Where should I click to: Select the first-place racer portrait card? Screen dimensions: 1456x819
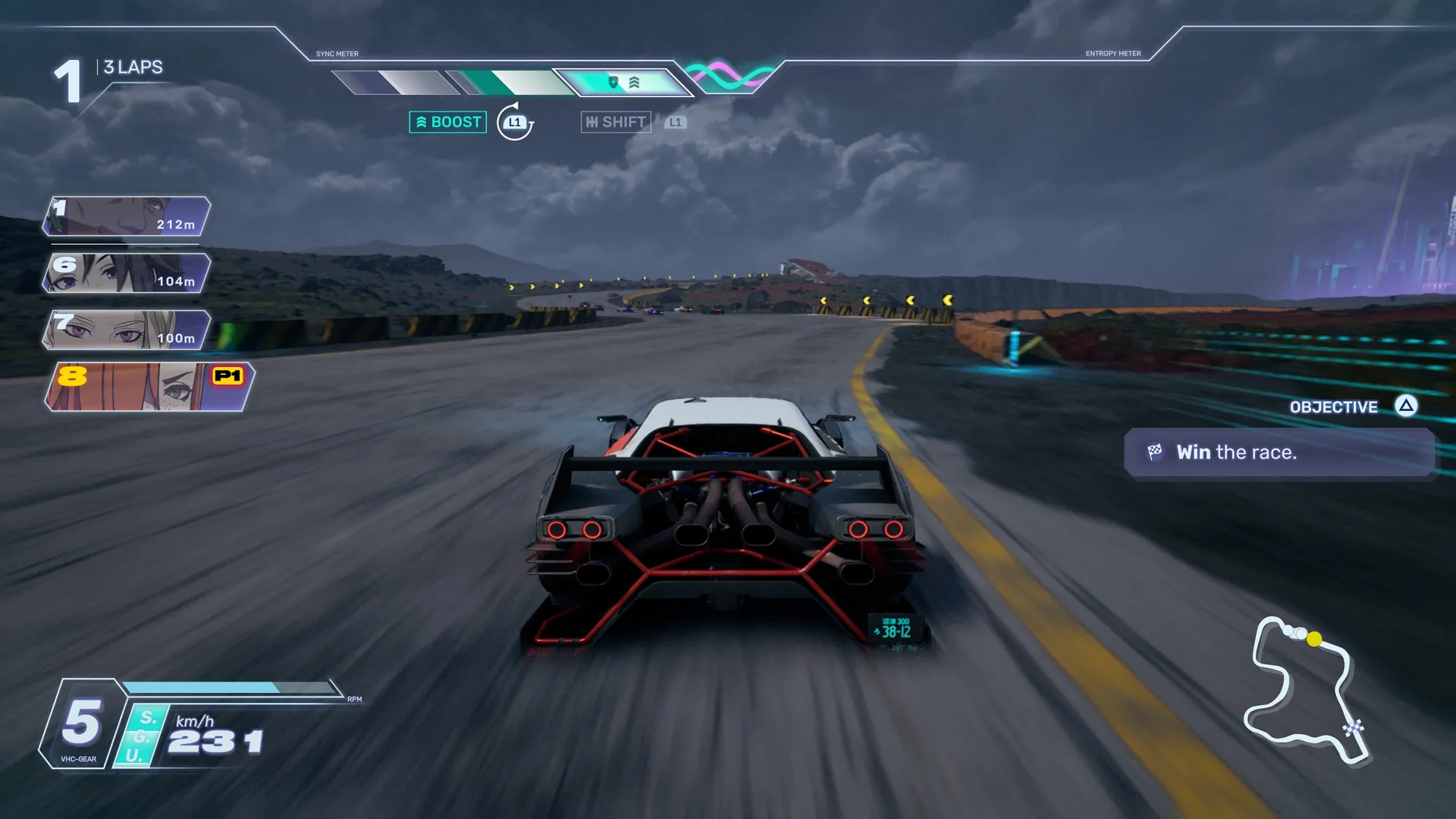coord(127,216)
